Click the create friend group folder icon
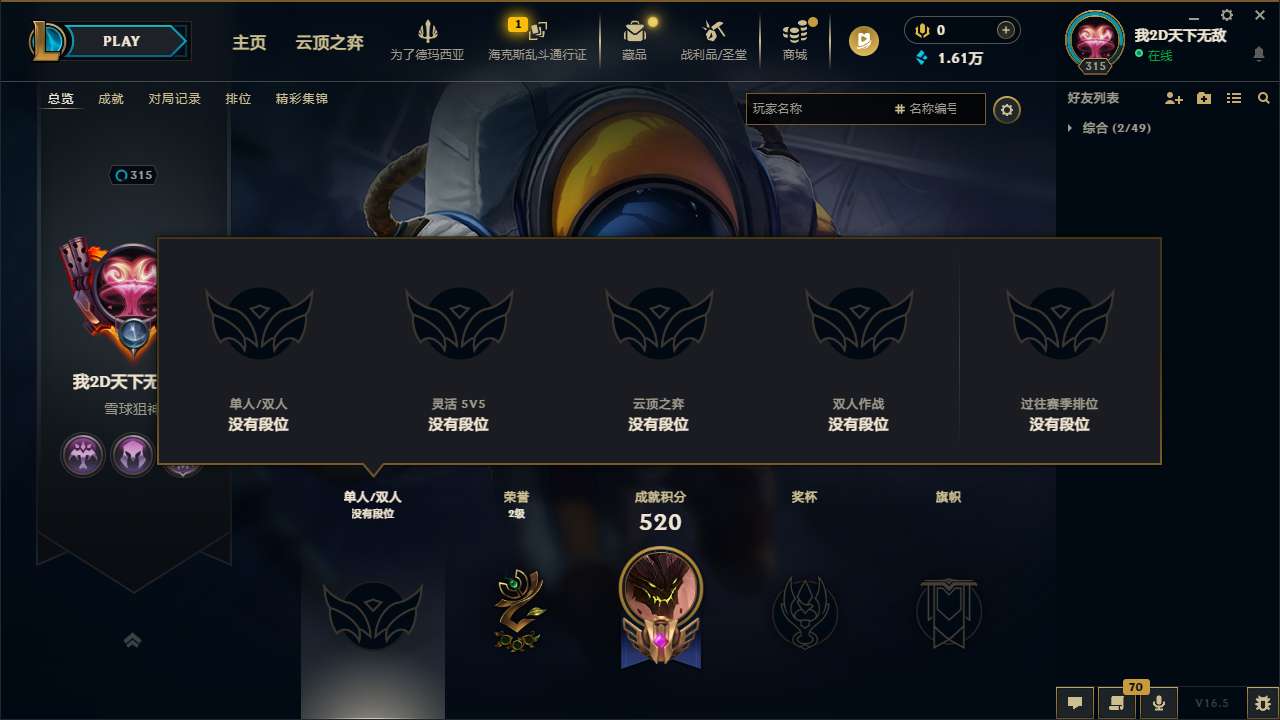Screen dimensions: 1280x720 point(1203,98)
